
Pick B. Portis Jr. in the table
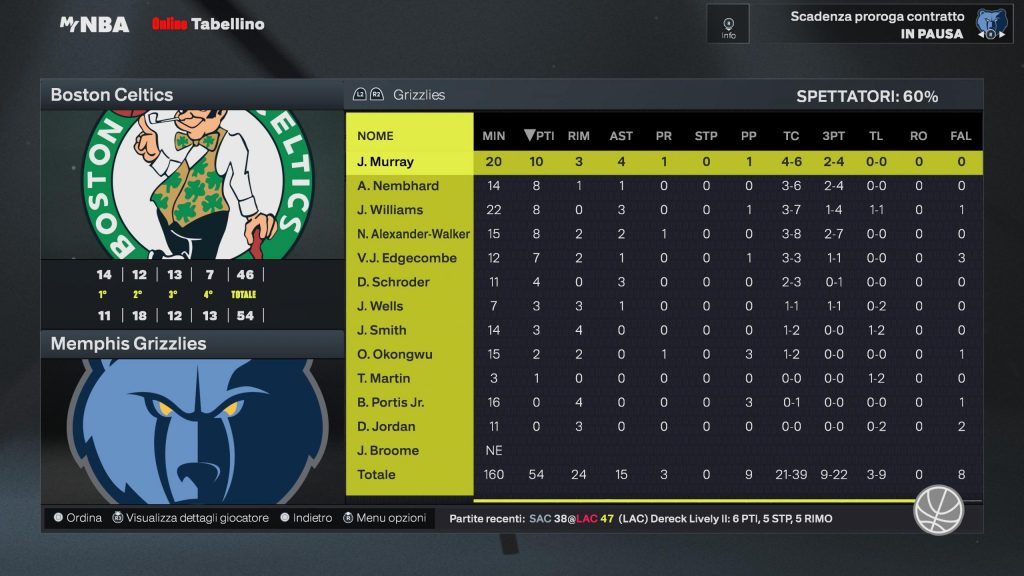410,402
